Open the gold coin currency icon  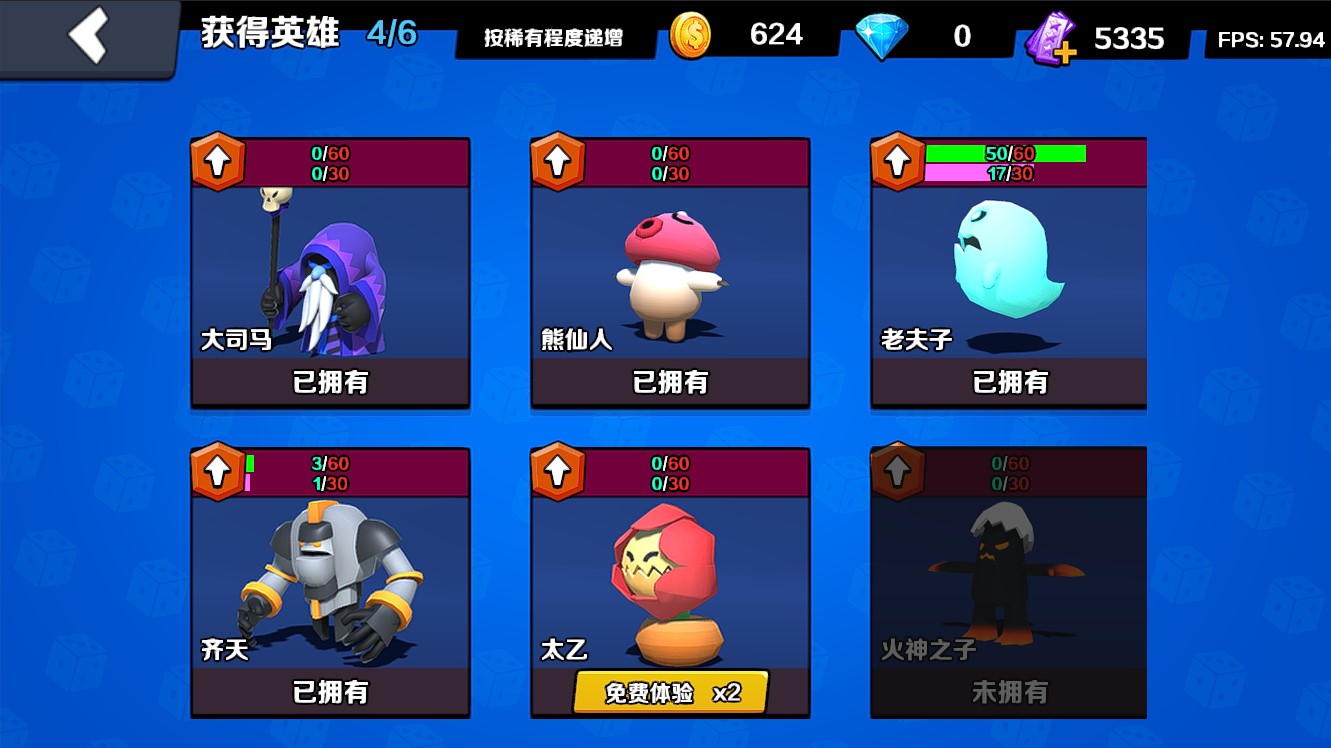tap(690, 33)
